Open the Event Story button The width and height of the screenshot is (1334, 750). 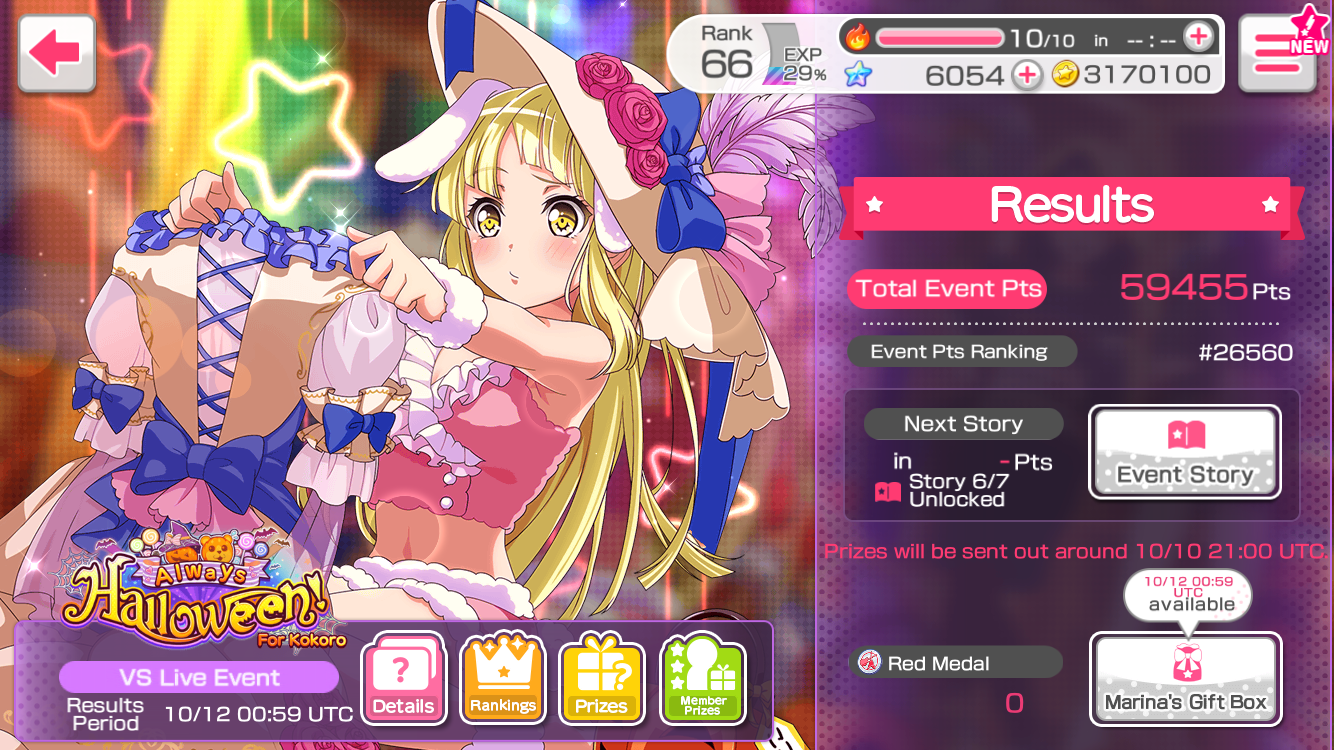tap(1184, 452)
